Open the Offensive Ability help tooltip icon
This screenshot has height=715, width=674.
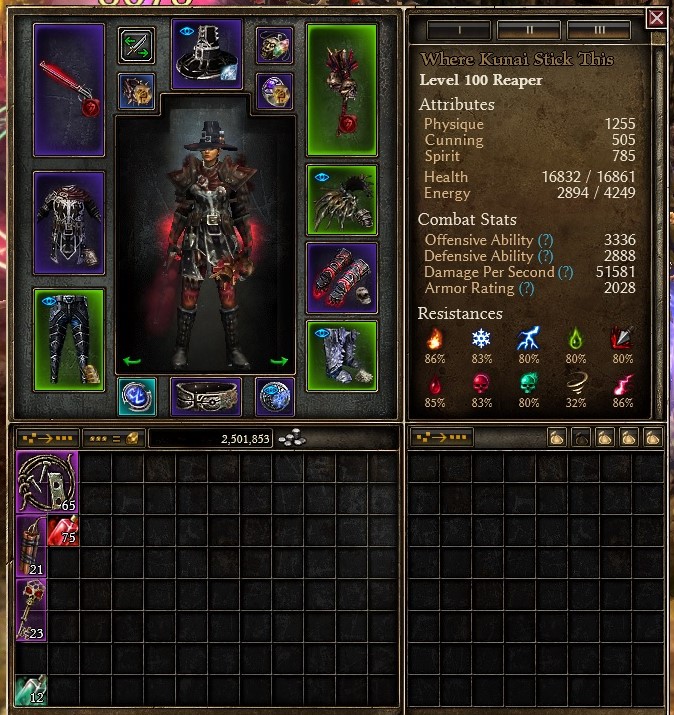pyautogui.click(x=545, y=241)
